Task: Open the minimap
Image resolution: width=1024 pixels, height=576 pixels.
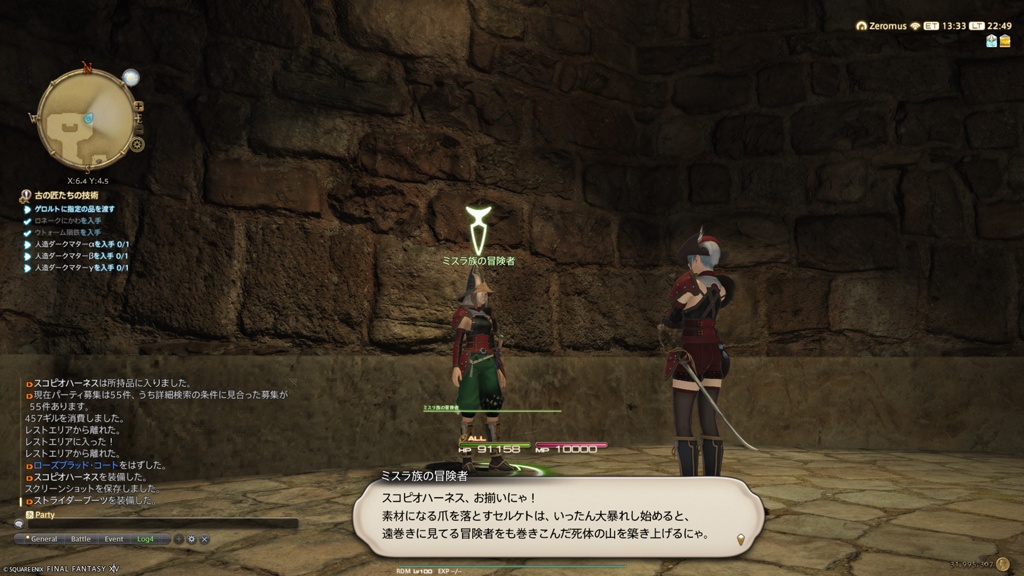Action: click(x=85, y=119)
